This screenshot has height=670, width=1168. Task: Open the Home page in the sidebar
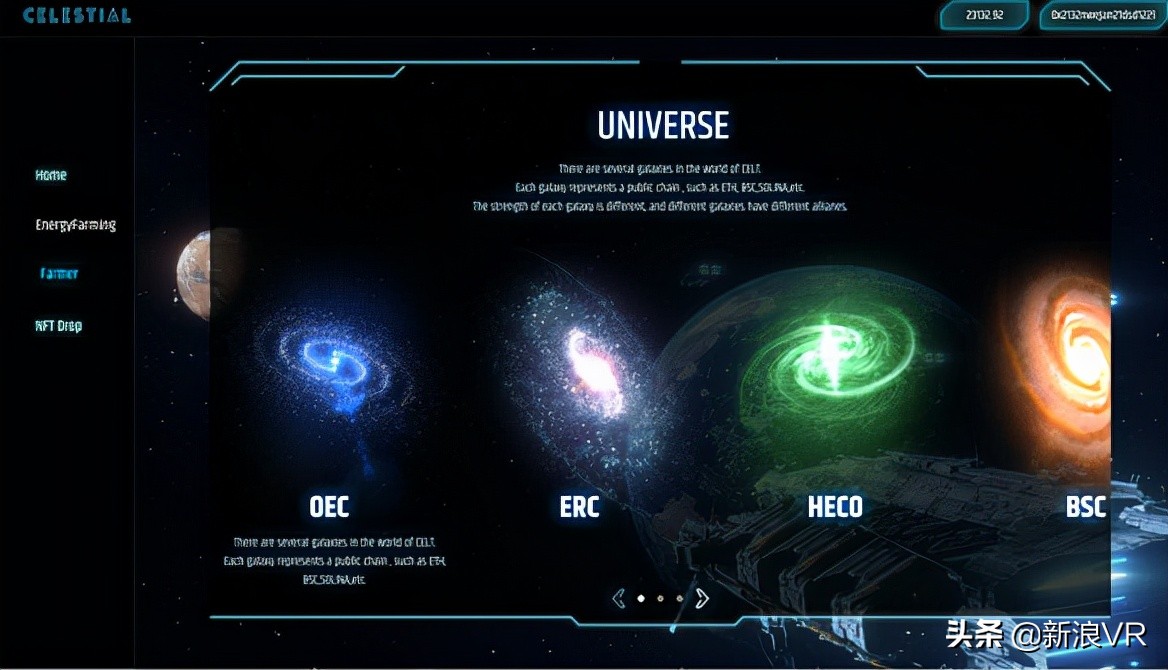pos(51,175)
